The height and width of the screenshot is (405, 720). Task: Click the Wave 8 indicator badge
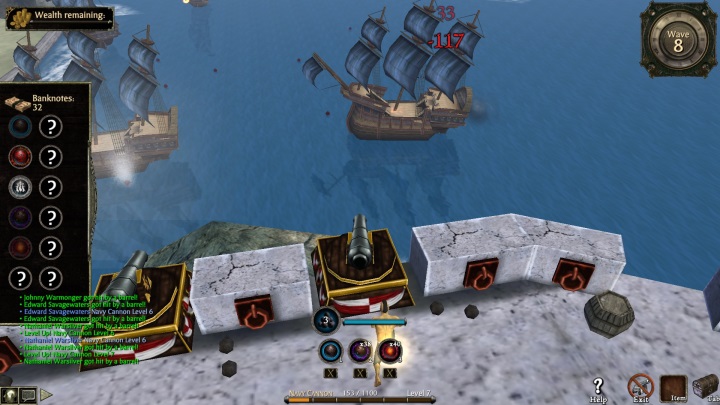tap(677, 40)
